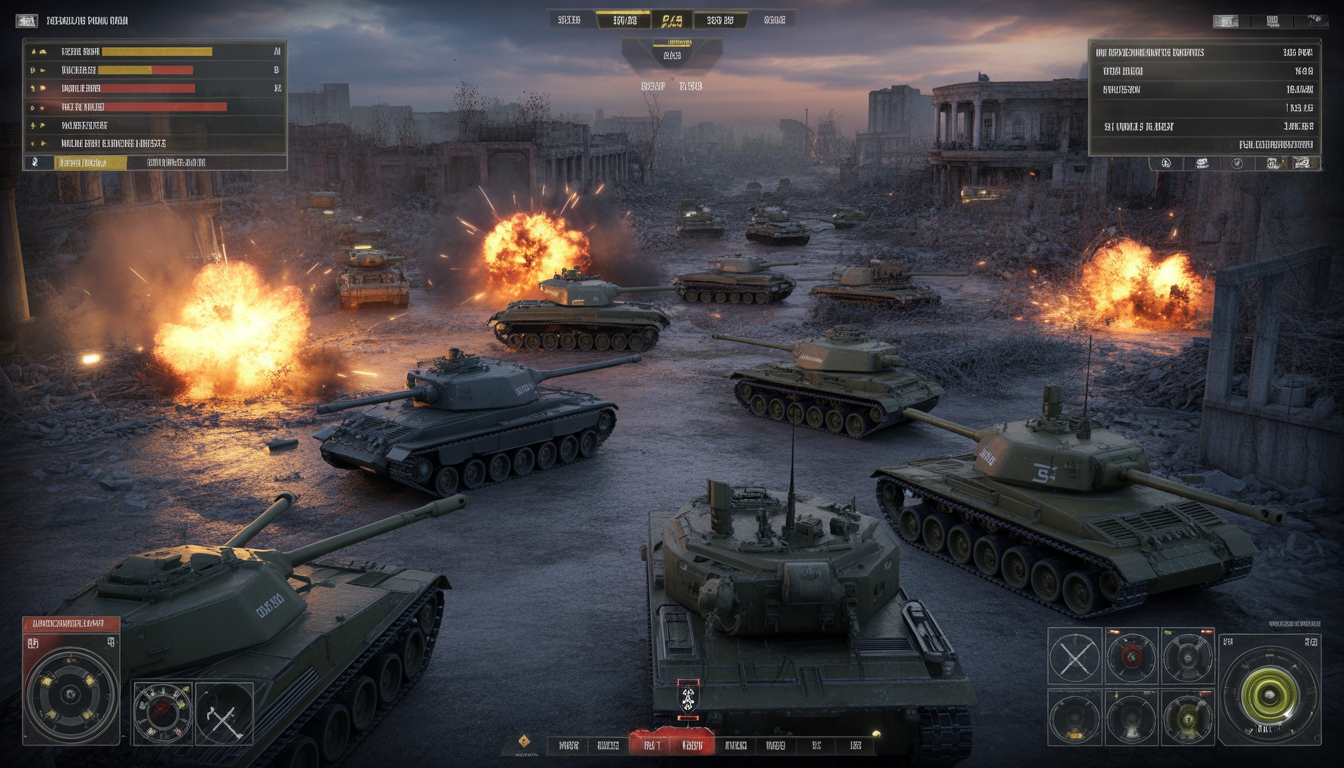
Task: Select the top player row with the full yellow bar
Action: tap(156, 51)
